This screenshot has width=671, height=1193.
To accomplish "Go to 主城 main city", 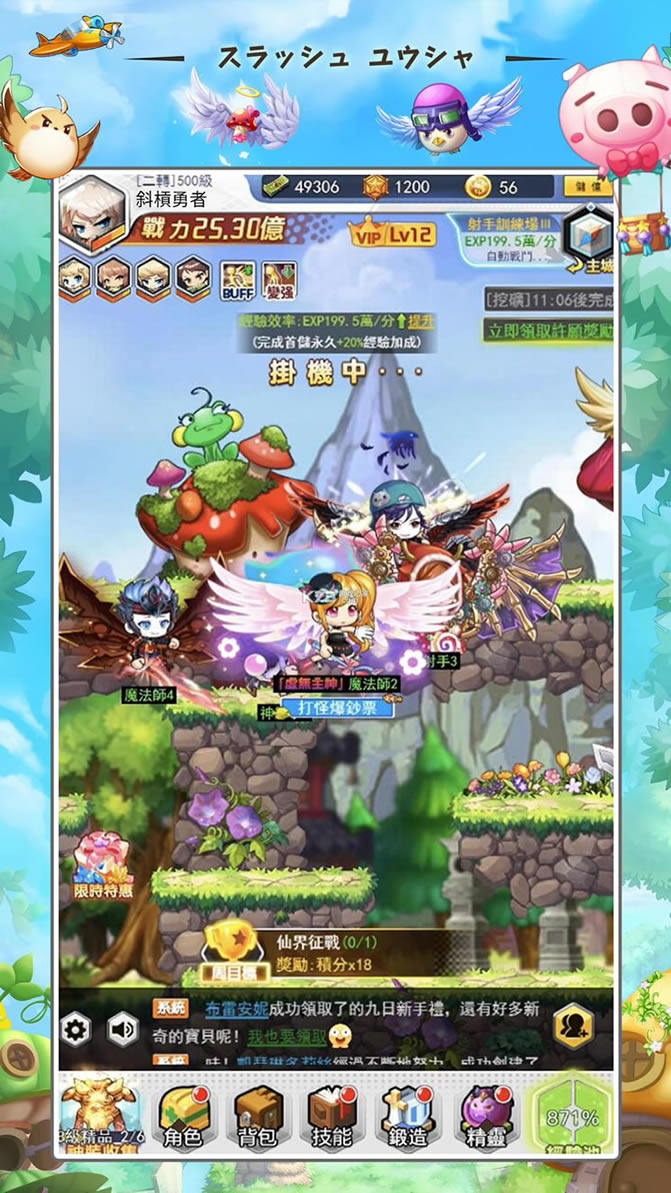I will coord(587,241).
